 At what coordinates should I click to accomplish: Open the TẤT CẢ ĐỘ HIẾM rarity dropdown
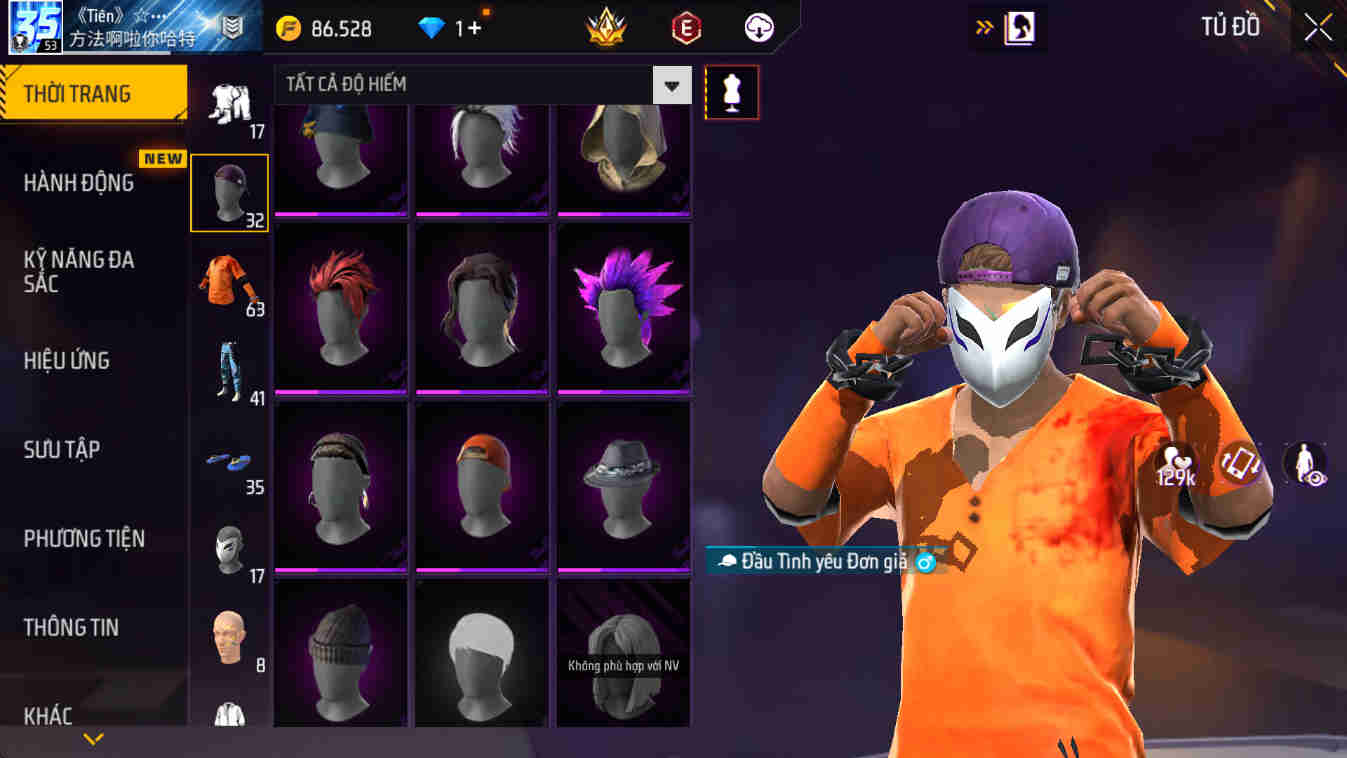click(x=480, y=85)
